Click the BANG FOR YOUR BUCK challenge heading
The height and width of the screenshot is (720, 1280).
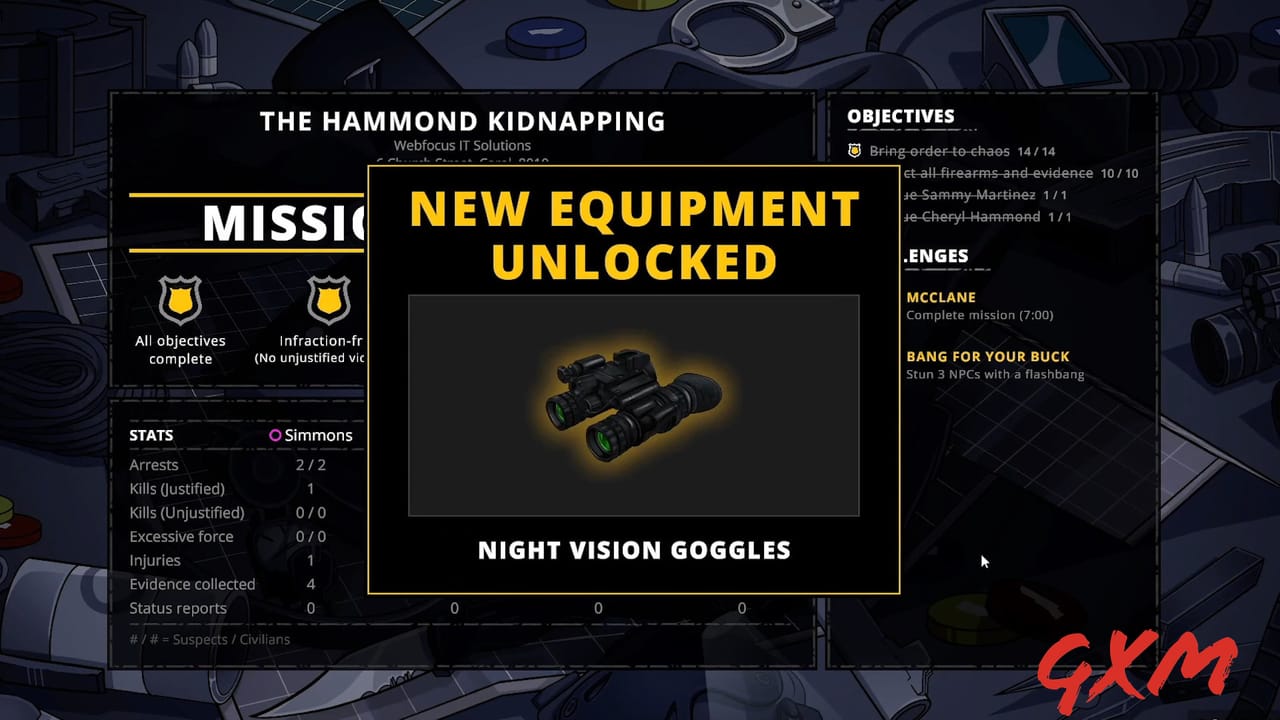(x=988, y=356)
